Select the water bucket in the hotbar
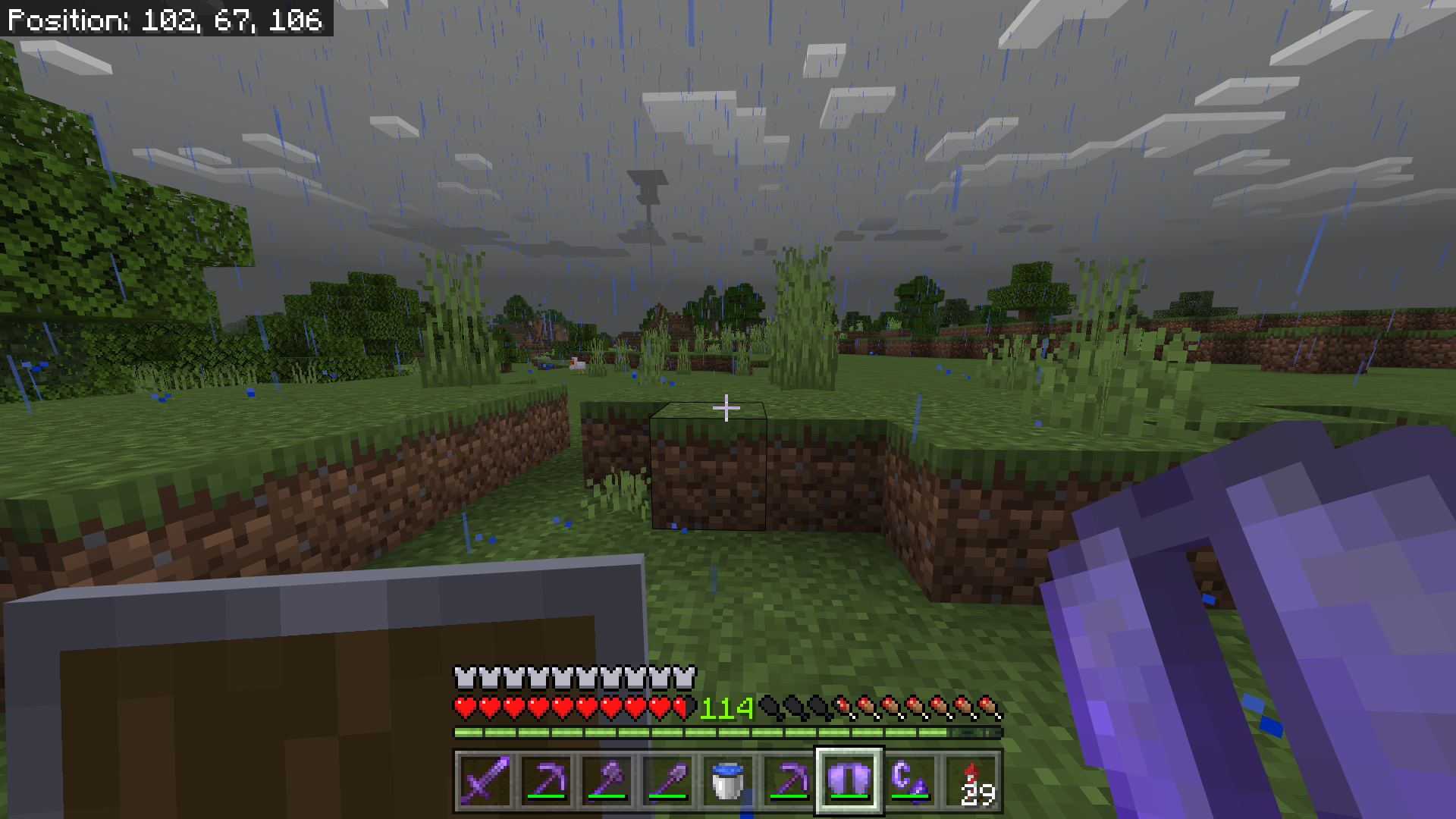1456x819 pixels. (726, 780)
